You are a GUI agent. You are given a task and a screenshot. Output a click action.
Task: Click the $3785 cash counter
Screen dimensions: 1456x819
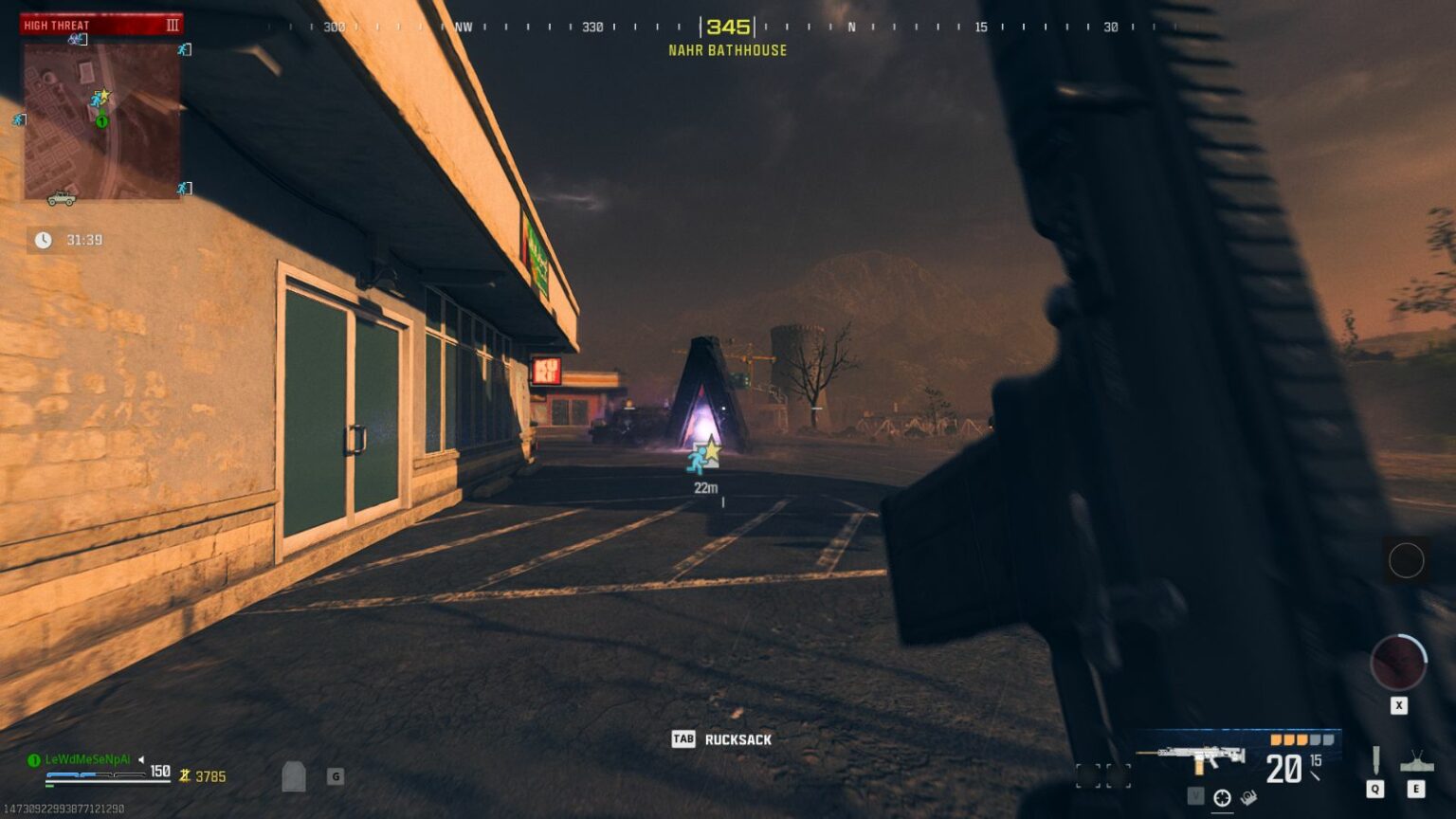[x=204, y=775]
